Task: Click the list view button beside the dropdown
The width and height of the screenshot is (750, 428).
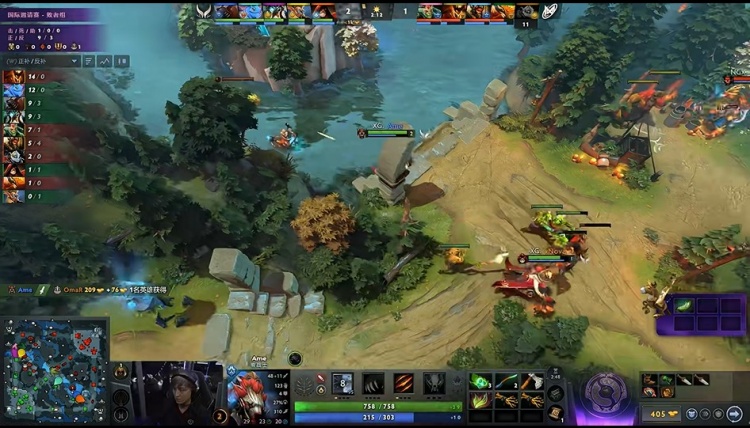Action: tap(88, 61)
